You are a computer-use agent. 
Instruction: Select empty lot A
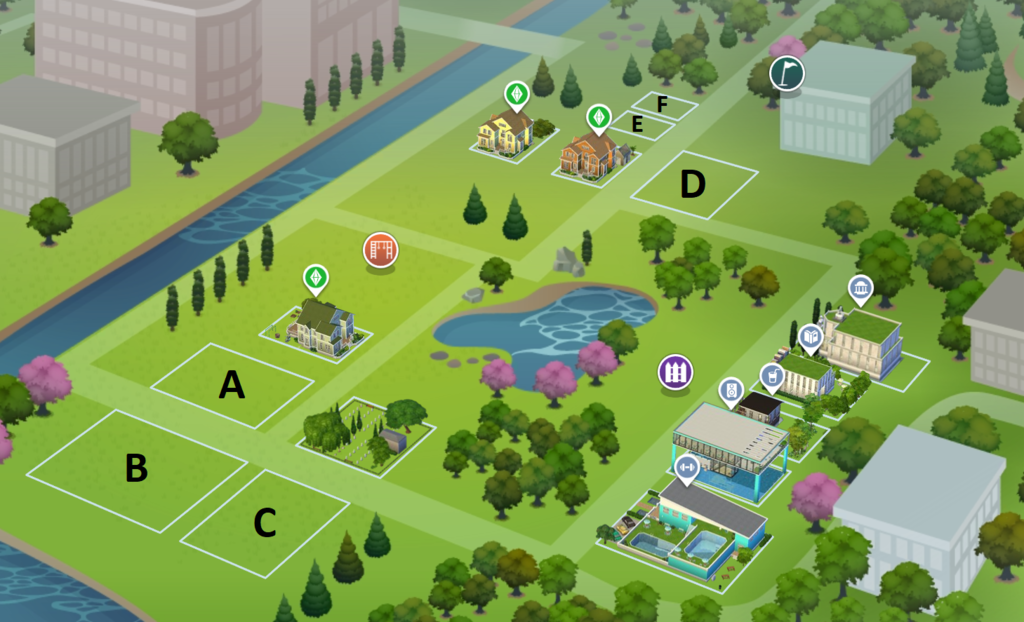[232, 385]
